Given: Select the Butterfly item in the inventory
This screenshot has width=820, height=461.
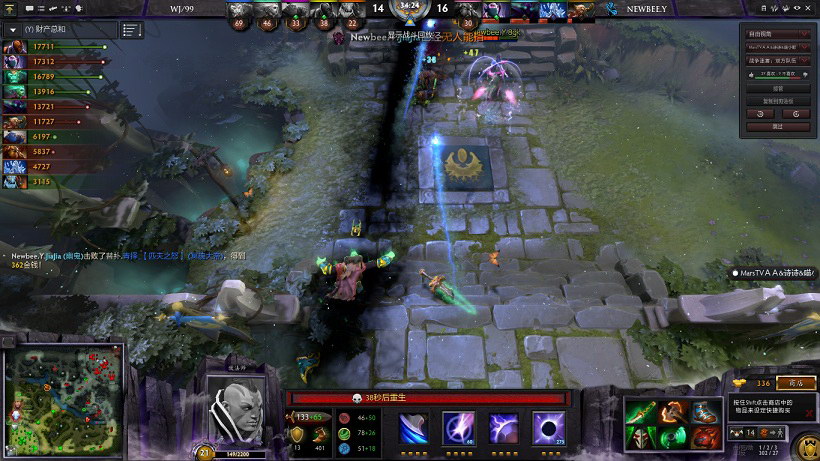Looking at the screenshot, I should click(641, 412).
